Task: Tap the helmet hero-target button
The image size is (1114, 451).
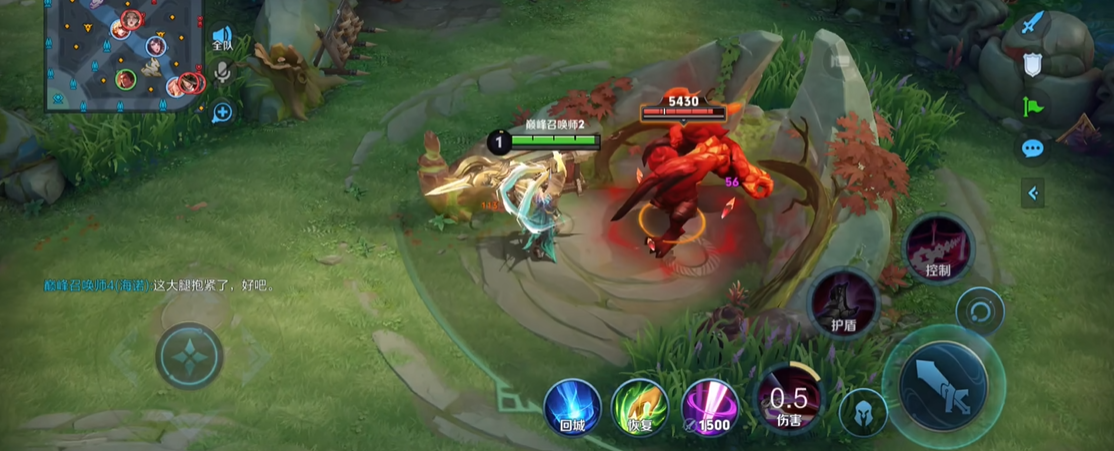Action: (862, 413)
